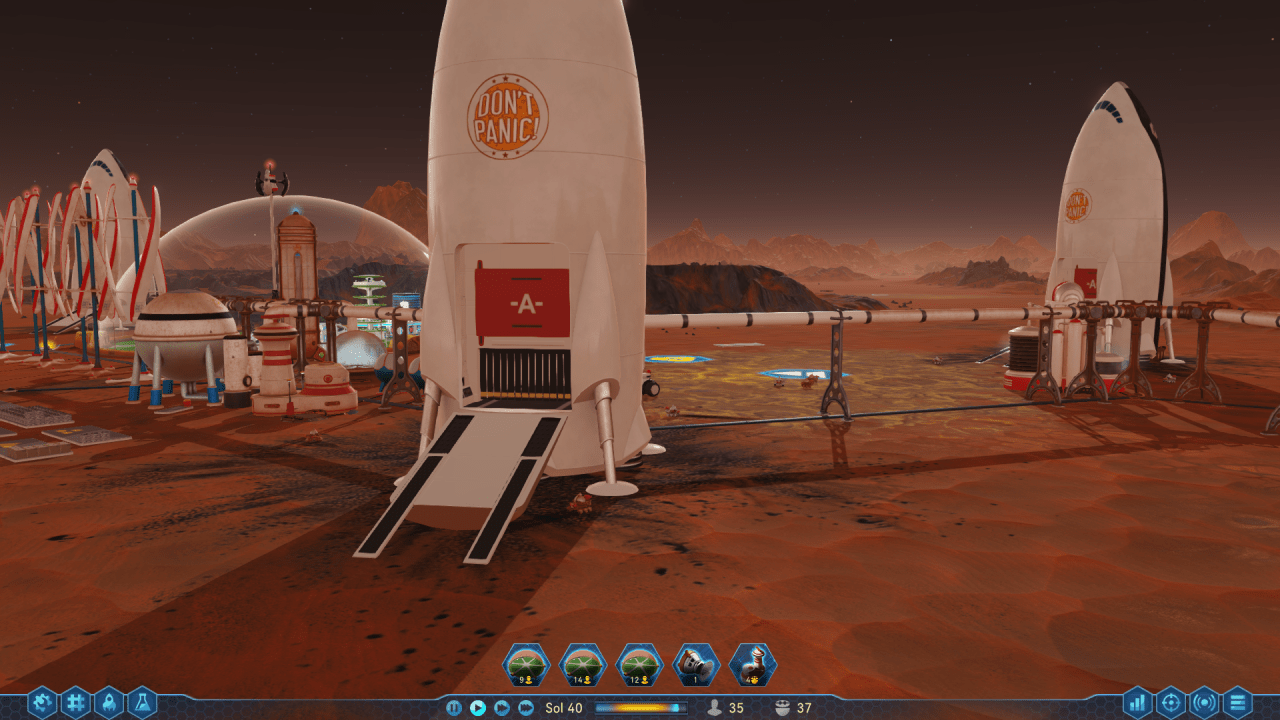Viewport: 1280px width, 720px height.
Task: Click the population counter showing 35
Action: click(726, 706)
